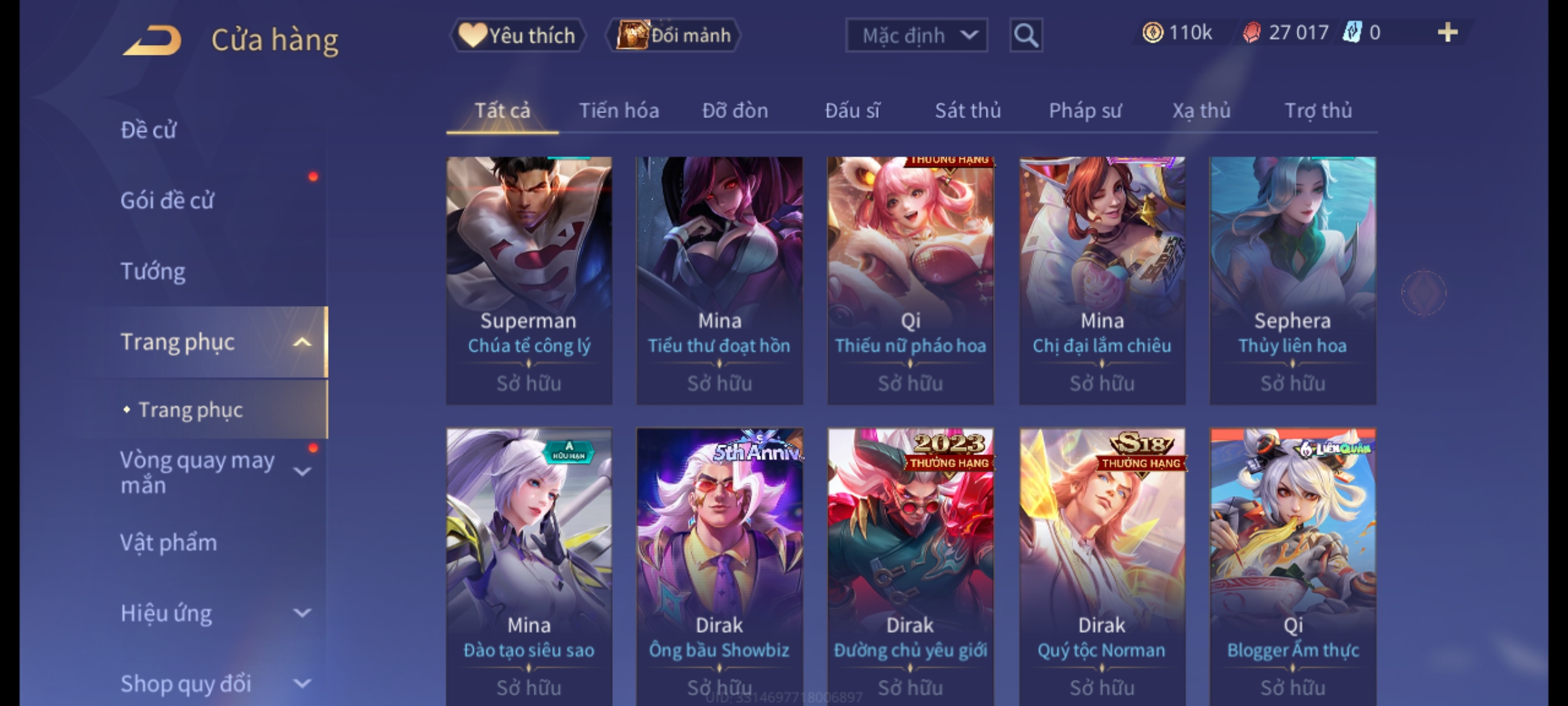Filter skins by Trợ thủ

tap(1318, 111)
